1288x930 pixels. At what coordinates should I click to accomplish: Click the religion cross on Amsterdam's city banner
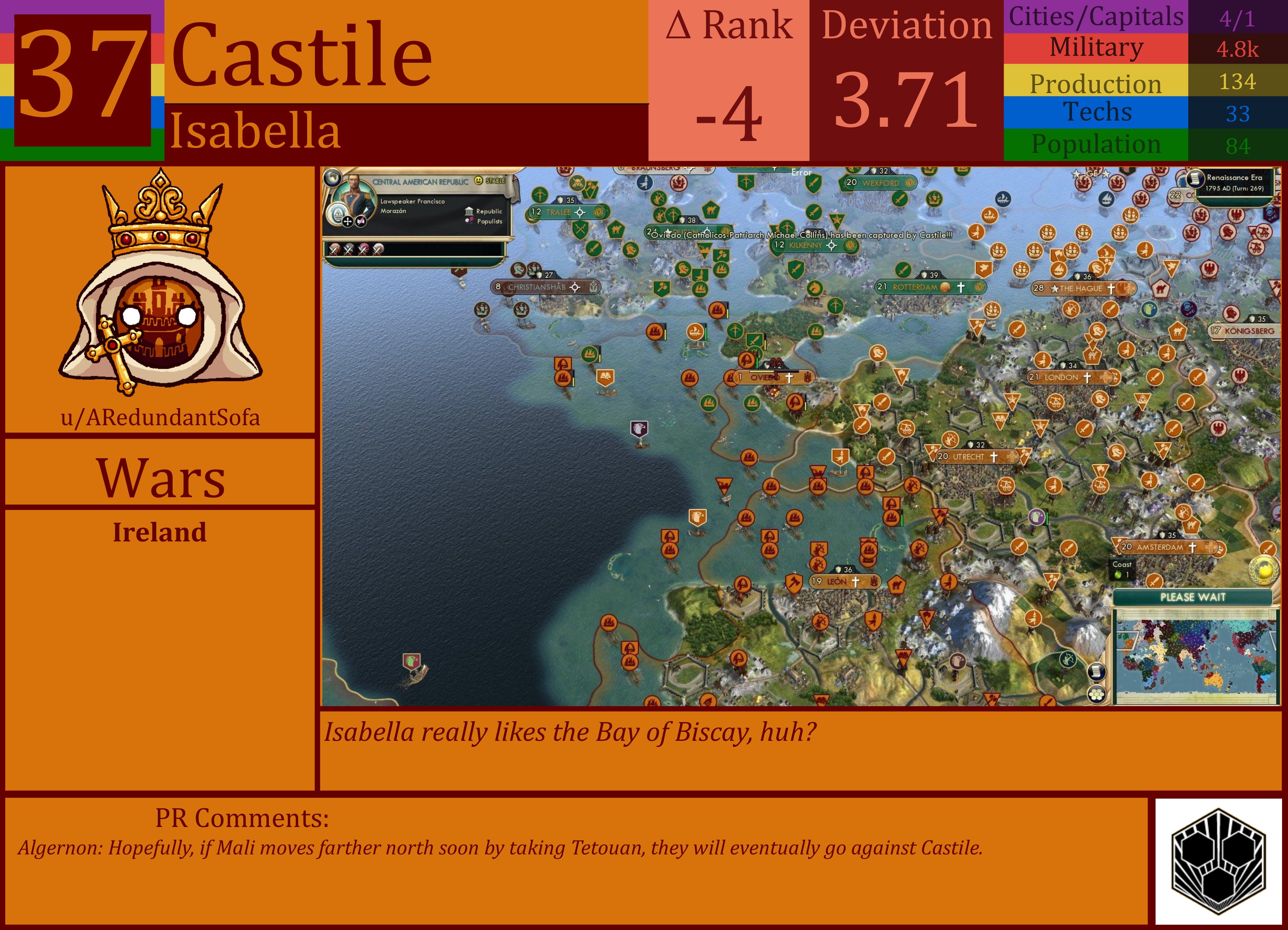coord(1193,547)
